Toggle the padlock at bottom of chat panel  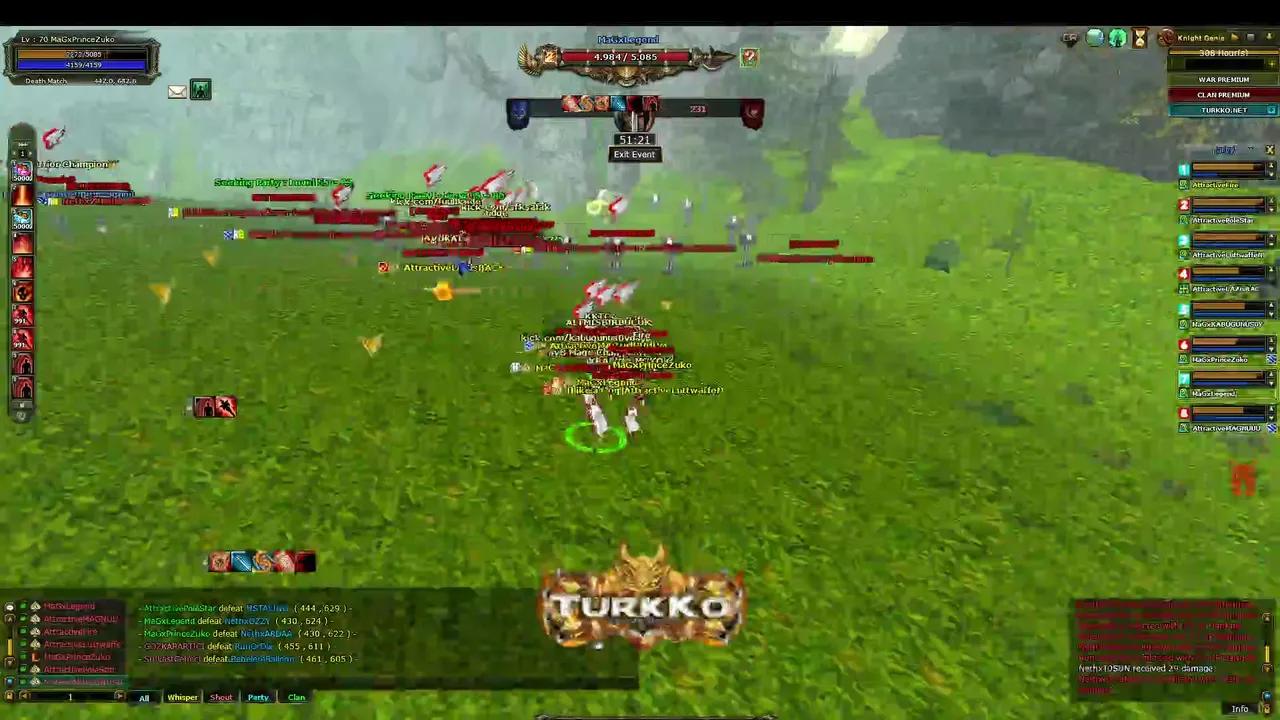pyautogui.click(x=9, y=696)
